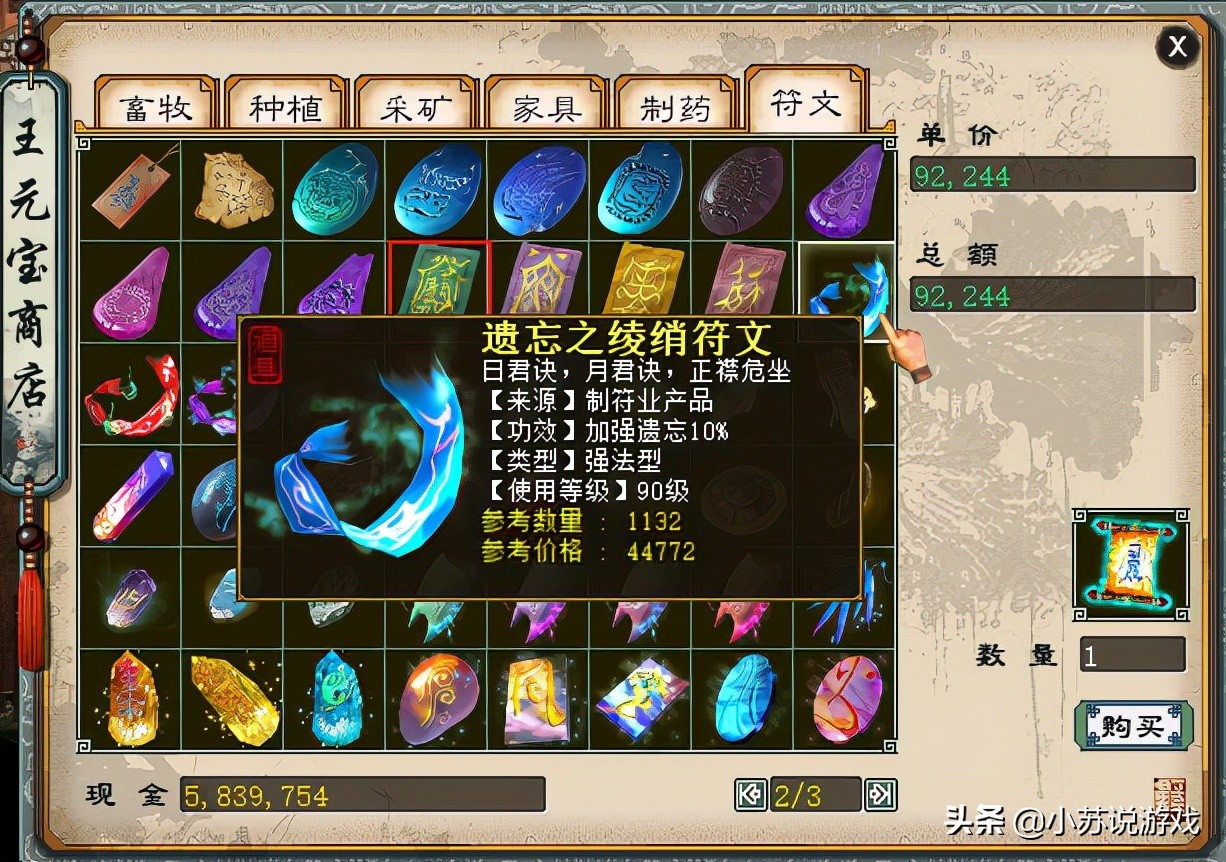Select the tan parchment scrap item
1226x862 pixels.
click(x=234, y=187)
